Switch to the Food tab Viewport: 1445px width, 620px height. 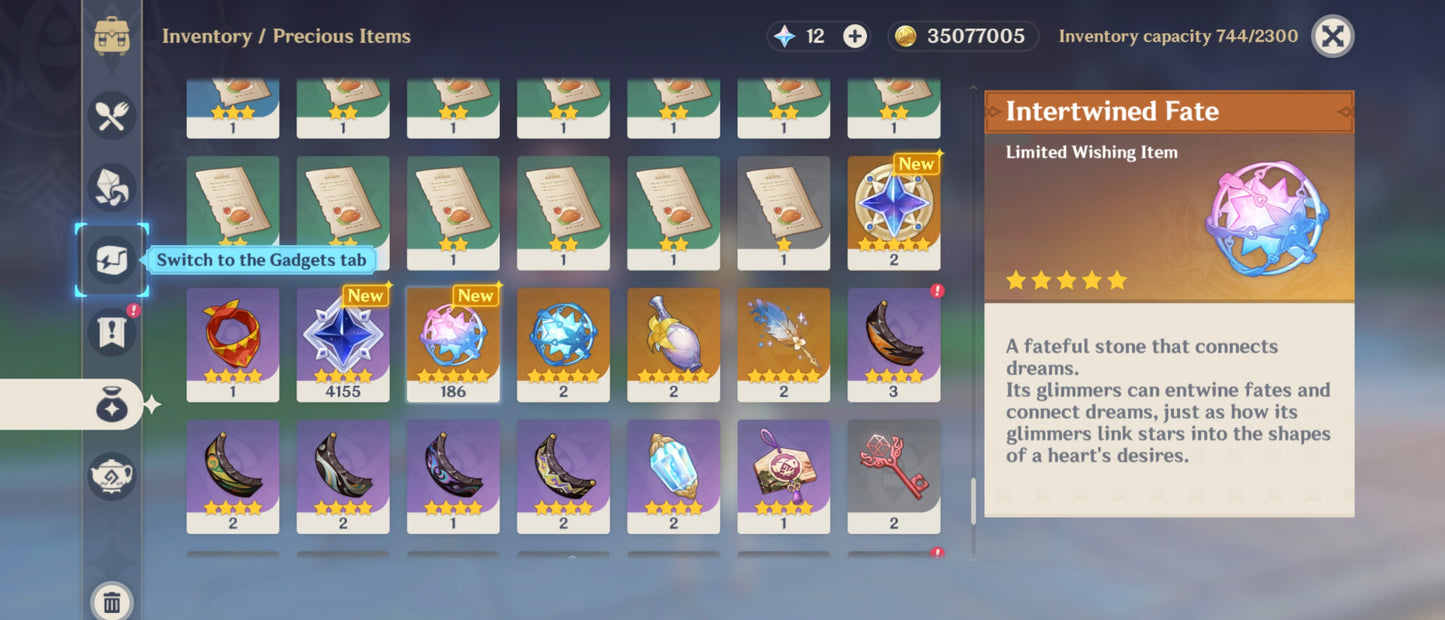point(111,115)
